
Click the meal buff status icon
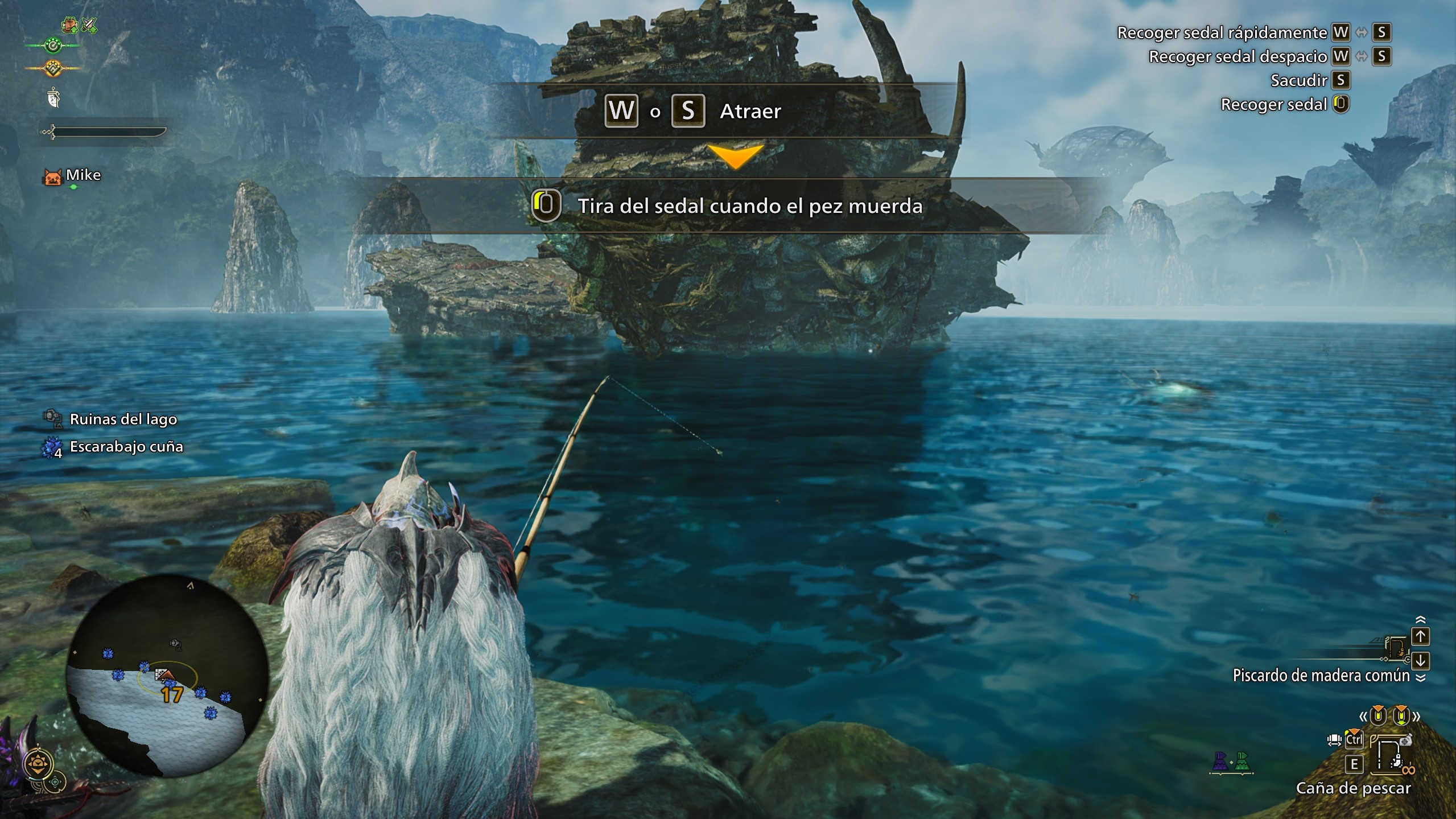(70, 24)
